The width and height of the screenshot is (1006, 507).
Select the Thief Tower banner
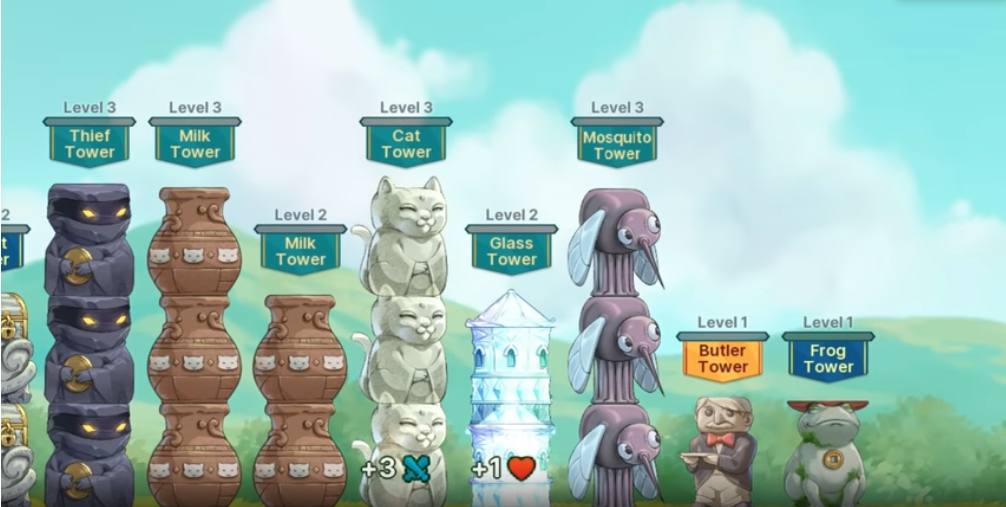pos(89,143)
